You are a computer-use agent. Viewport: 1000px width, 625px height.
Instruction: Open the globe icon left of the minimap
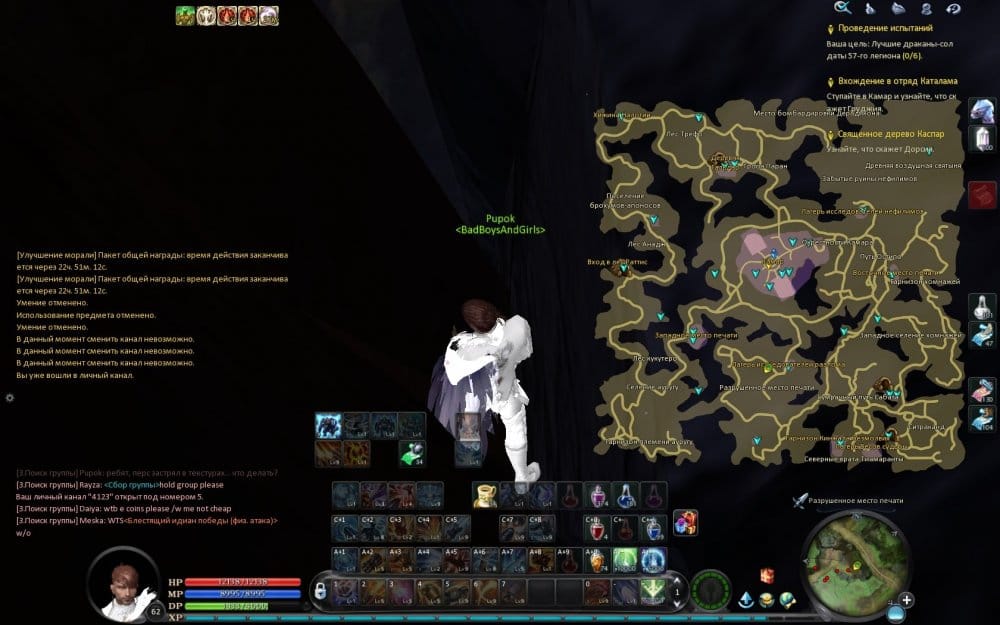point(788,600)
